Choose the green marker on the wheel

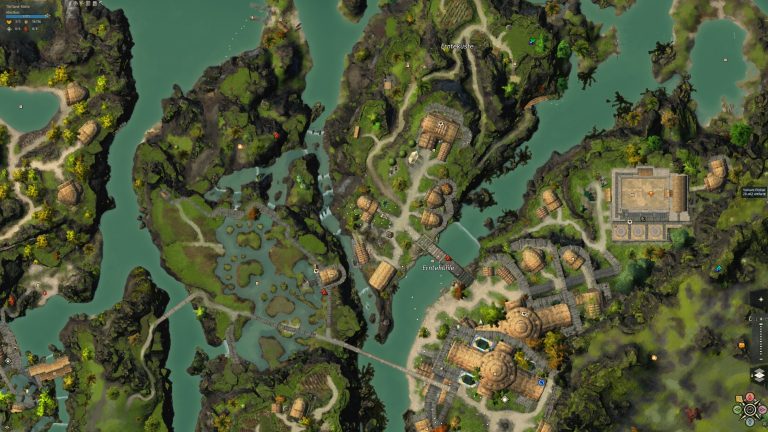point(739,408)
